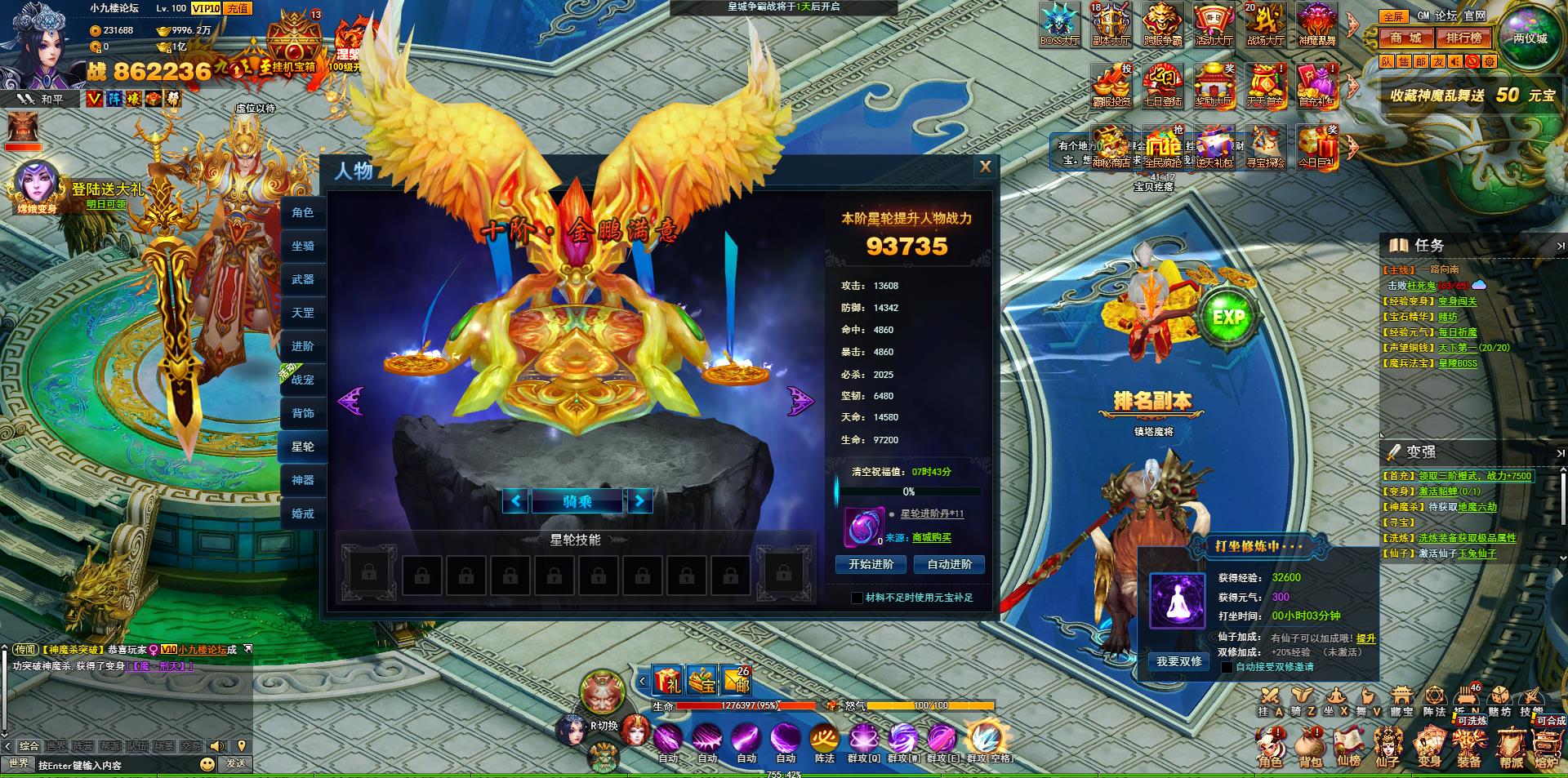1568x778 pixels.
Task: Close the 人物 character panel
Action: pyautogui.click(x=985, y=167)
